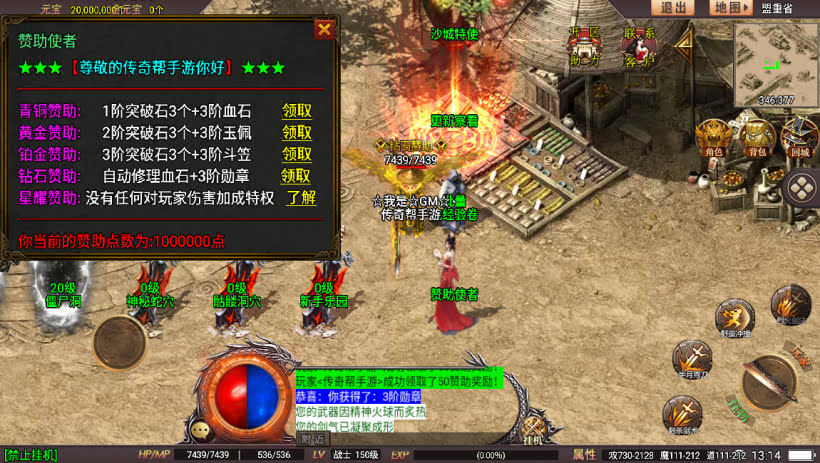Screen dimensions: 820x463
Task: Claim the 黄金赞助 gold sponsor reward
Action: (296, 132)
